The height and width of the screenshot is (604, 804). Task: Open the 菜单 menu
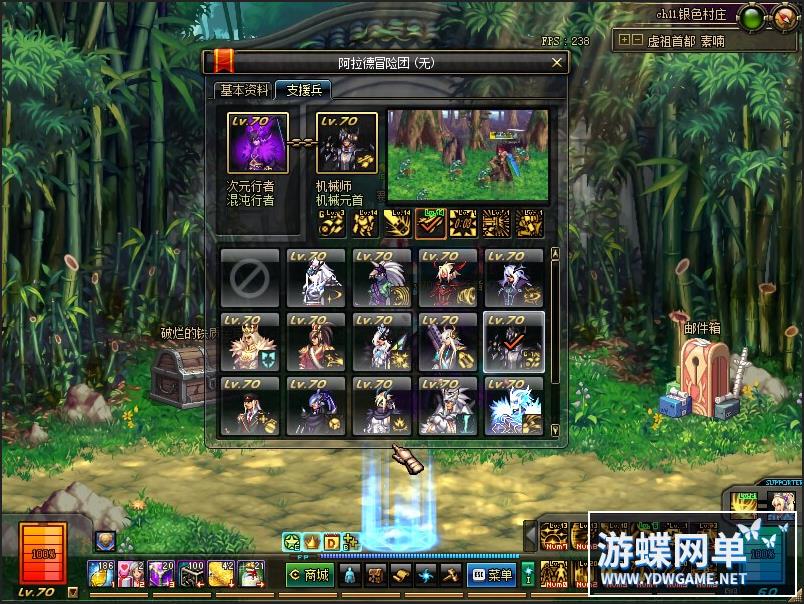[x=492, y=574]
